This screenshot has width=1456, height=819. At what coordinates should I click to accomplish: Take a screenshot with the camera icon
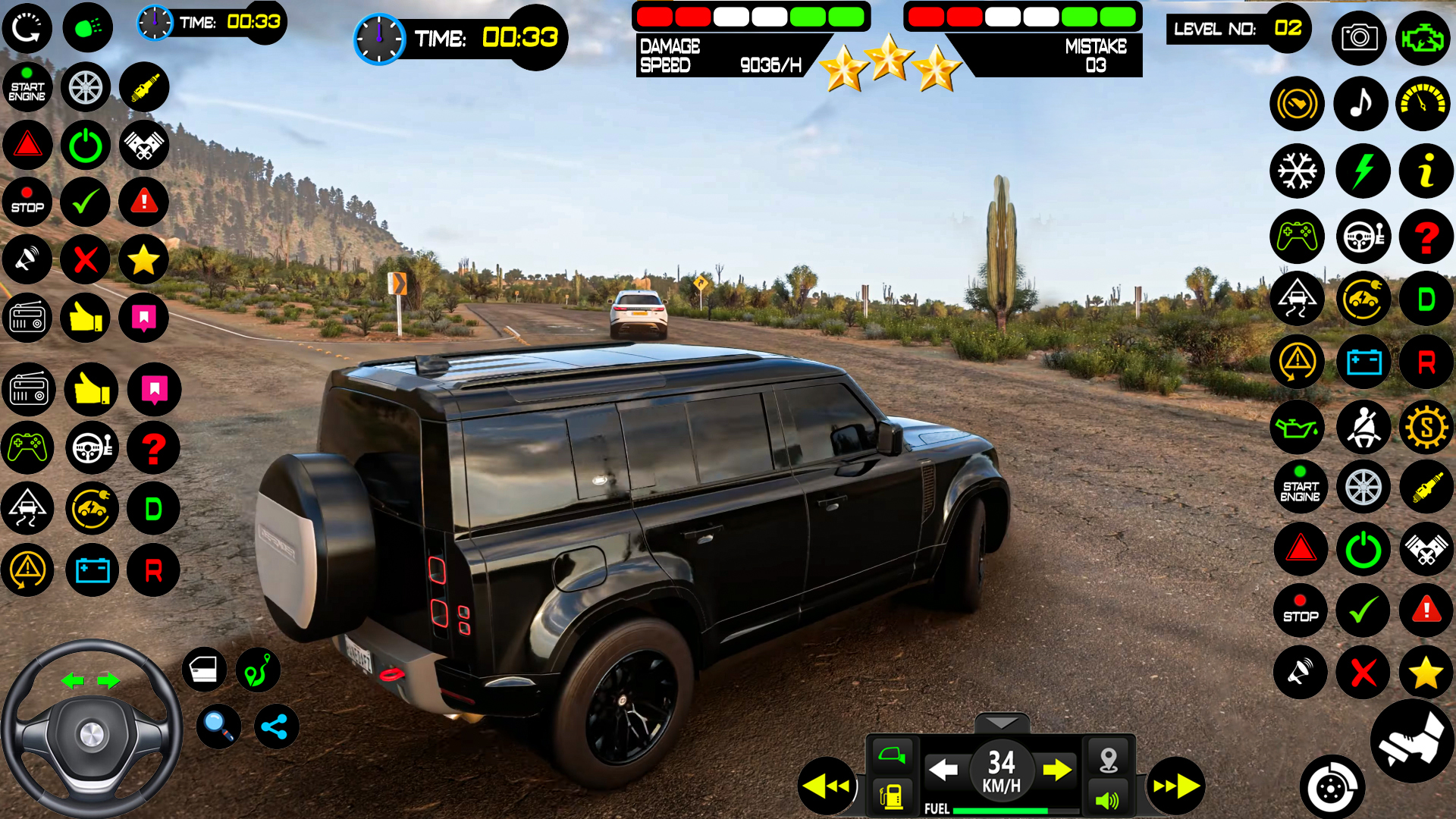click(x=1360, y=38)
